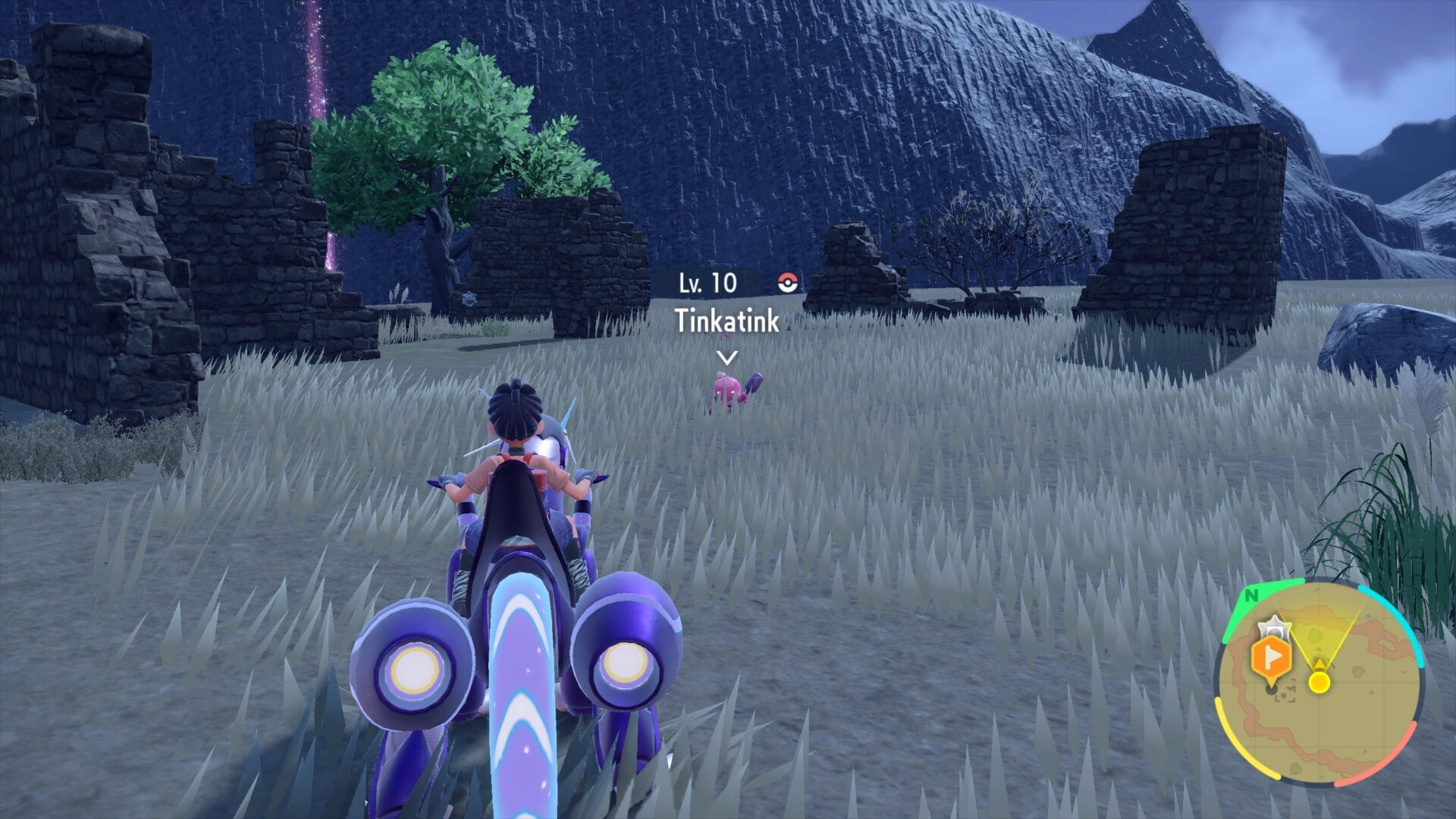This screenshot has height=819, width=1456.
Task: Click the yellow player marker on minimap
Action: click(x=1319, y=682)
